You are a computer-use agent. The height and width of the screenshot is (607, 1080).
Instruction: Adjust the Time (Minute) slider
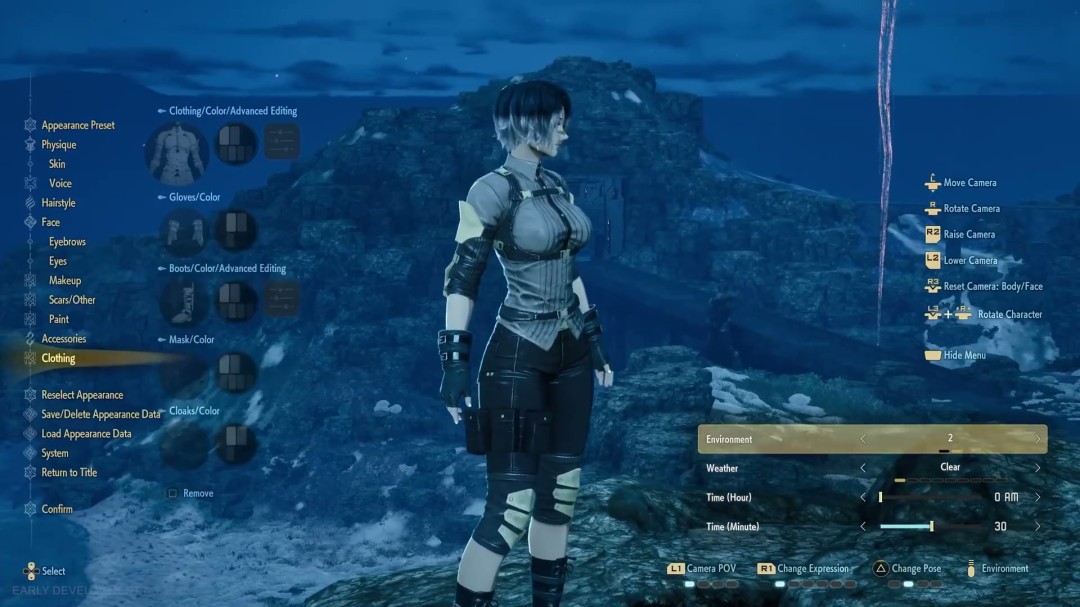931,526
